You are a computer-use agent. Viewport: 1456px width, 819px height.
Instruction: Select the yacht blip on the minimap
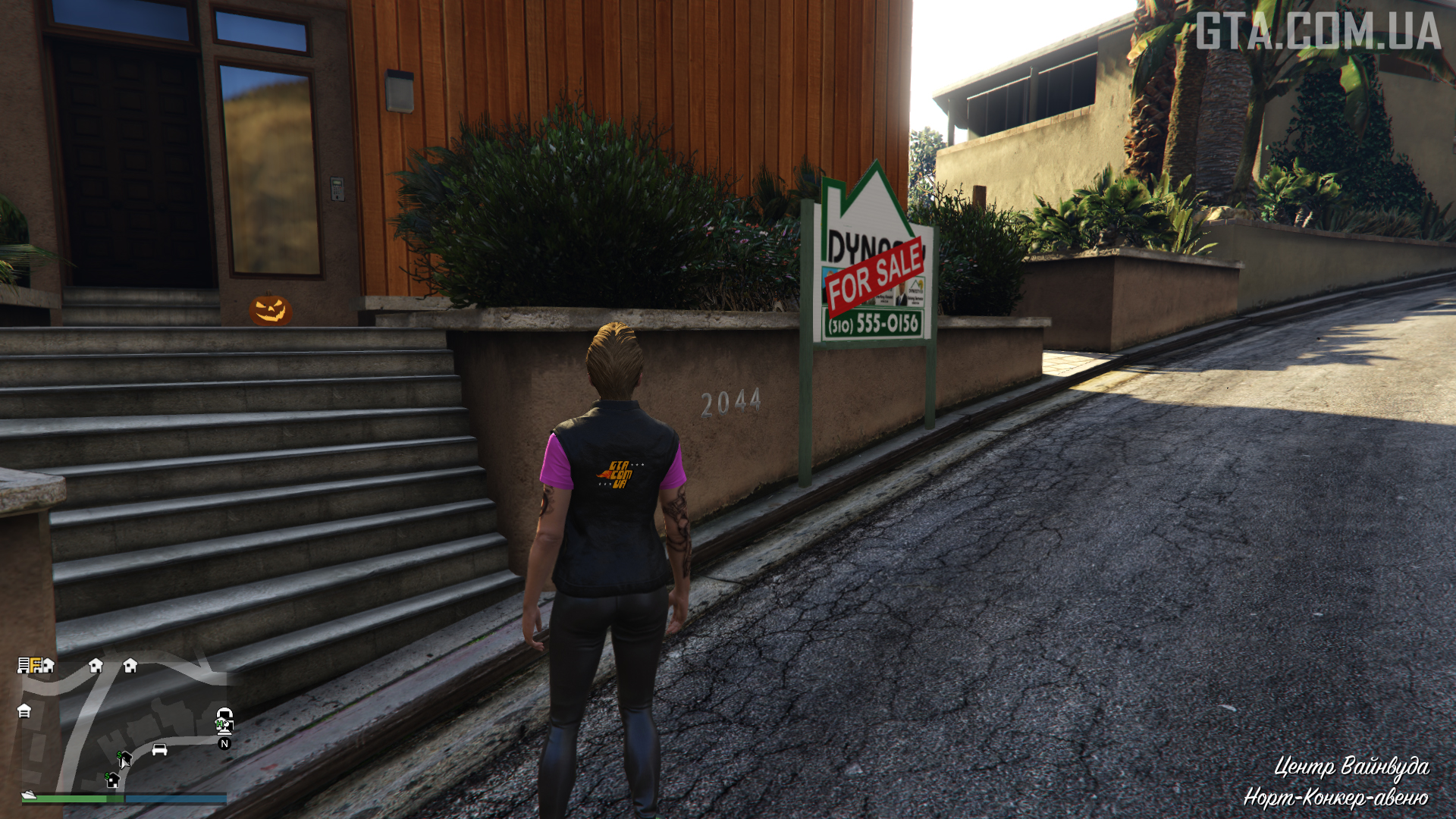pos(29,795)
